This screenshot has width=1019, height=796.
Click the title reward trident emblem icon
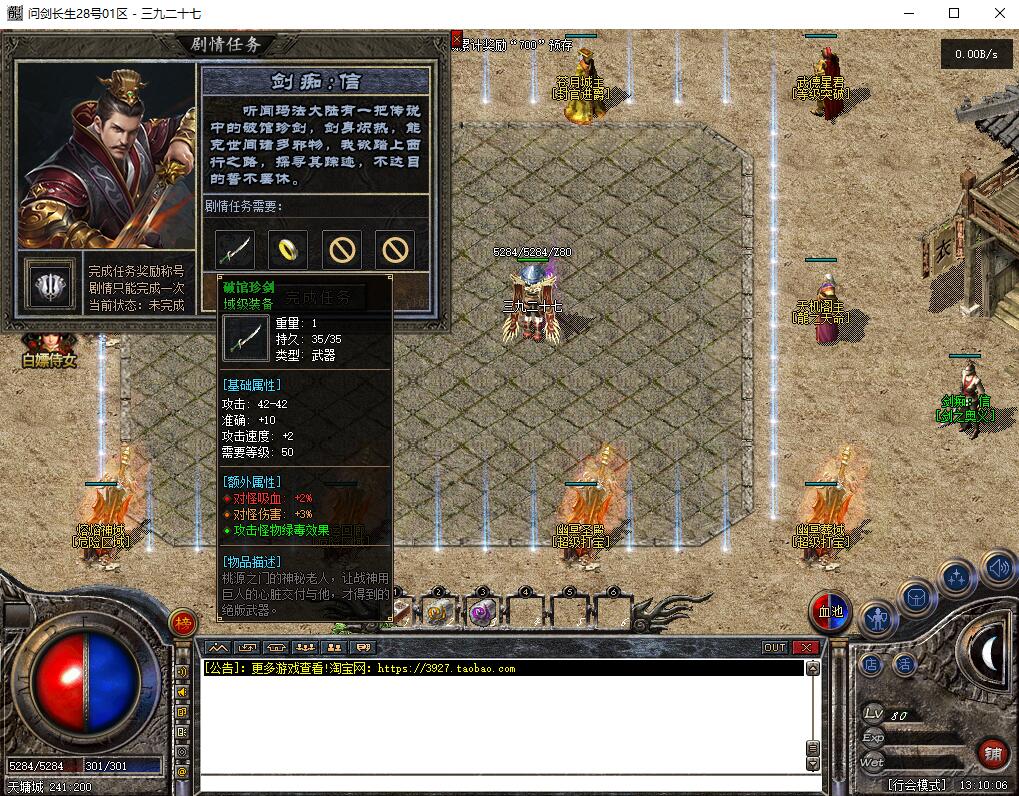(50, 286)
